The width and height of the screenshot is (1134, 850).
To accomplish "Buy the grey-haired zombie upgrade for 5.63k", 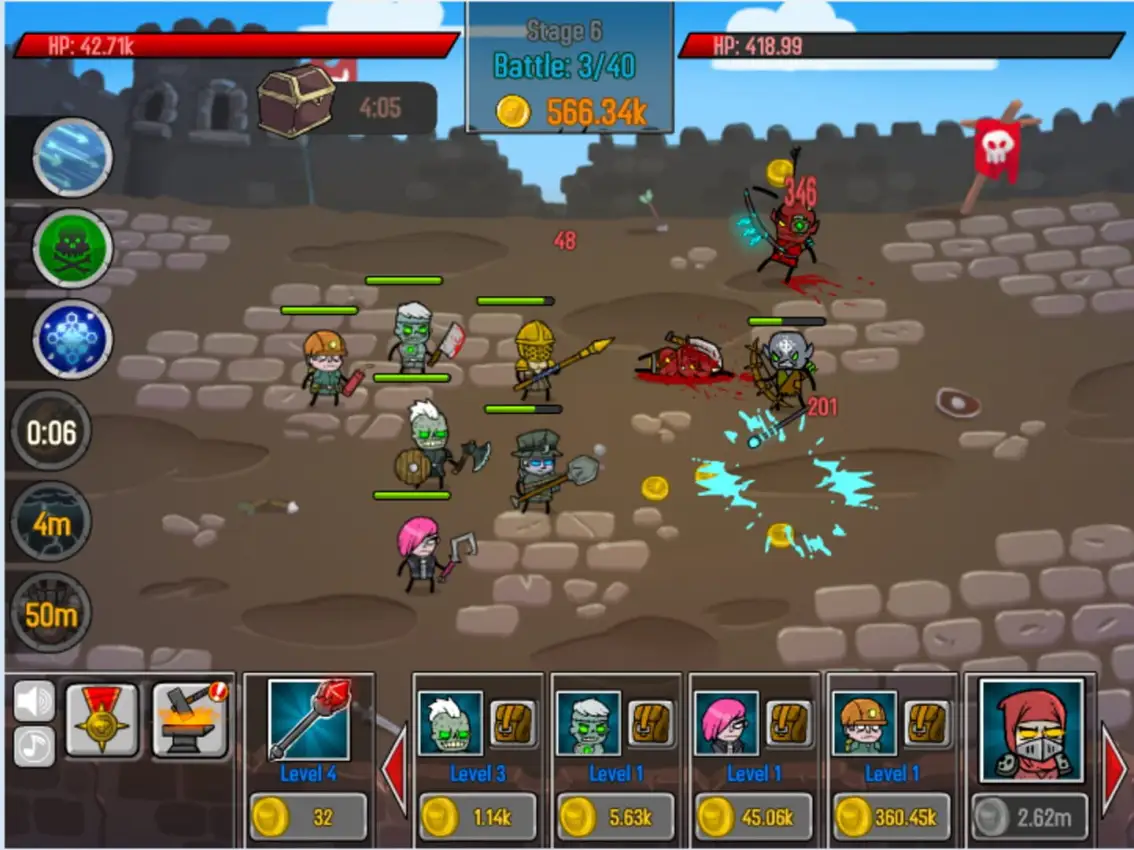I will tap(616, 817).
